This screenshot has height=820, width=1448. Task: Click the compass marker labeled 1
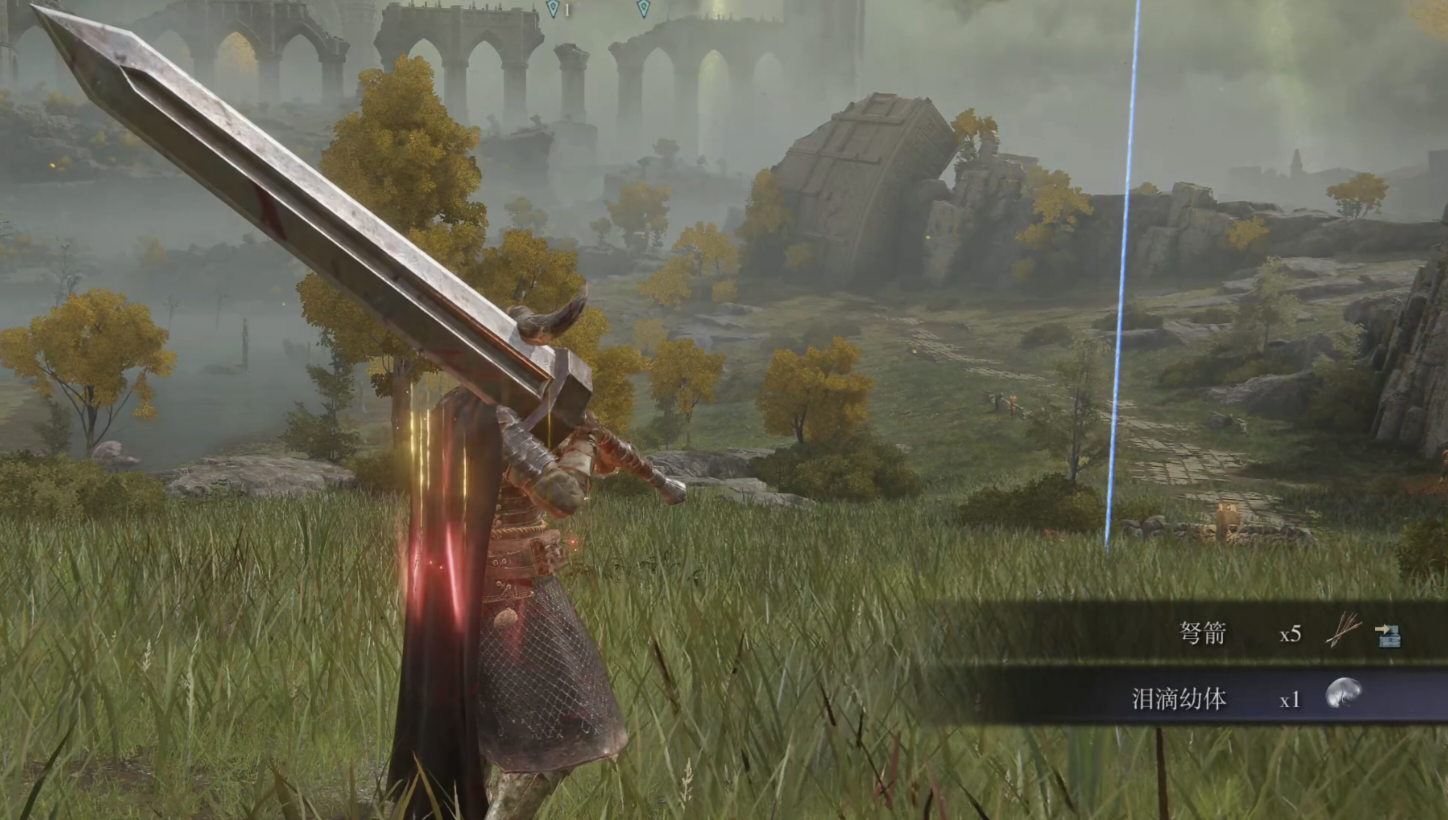[x=553, y=8]
